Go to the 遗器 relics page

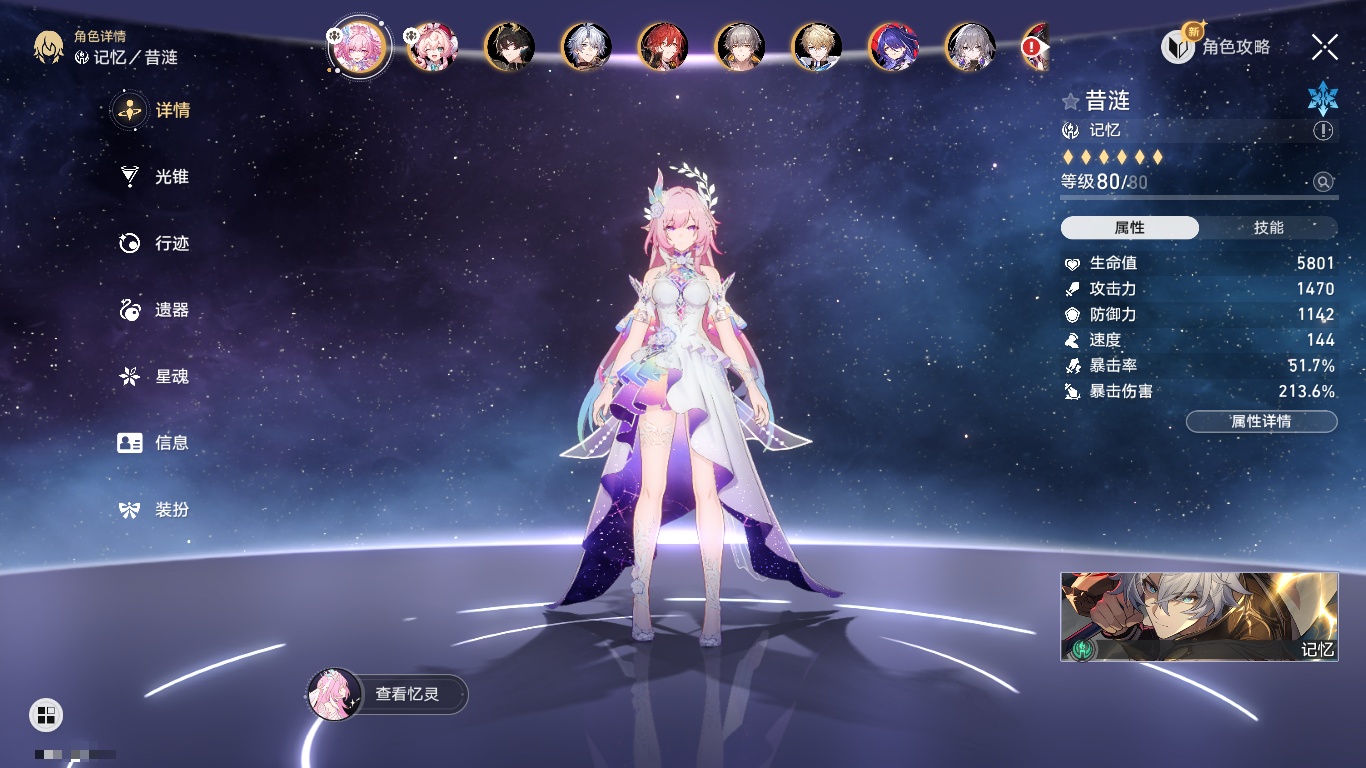tap(154, 310)
